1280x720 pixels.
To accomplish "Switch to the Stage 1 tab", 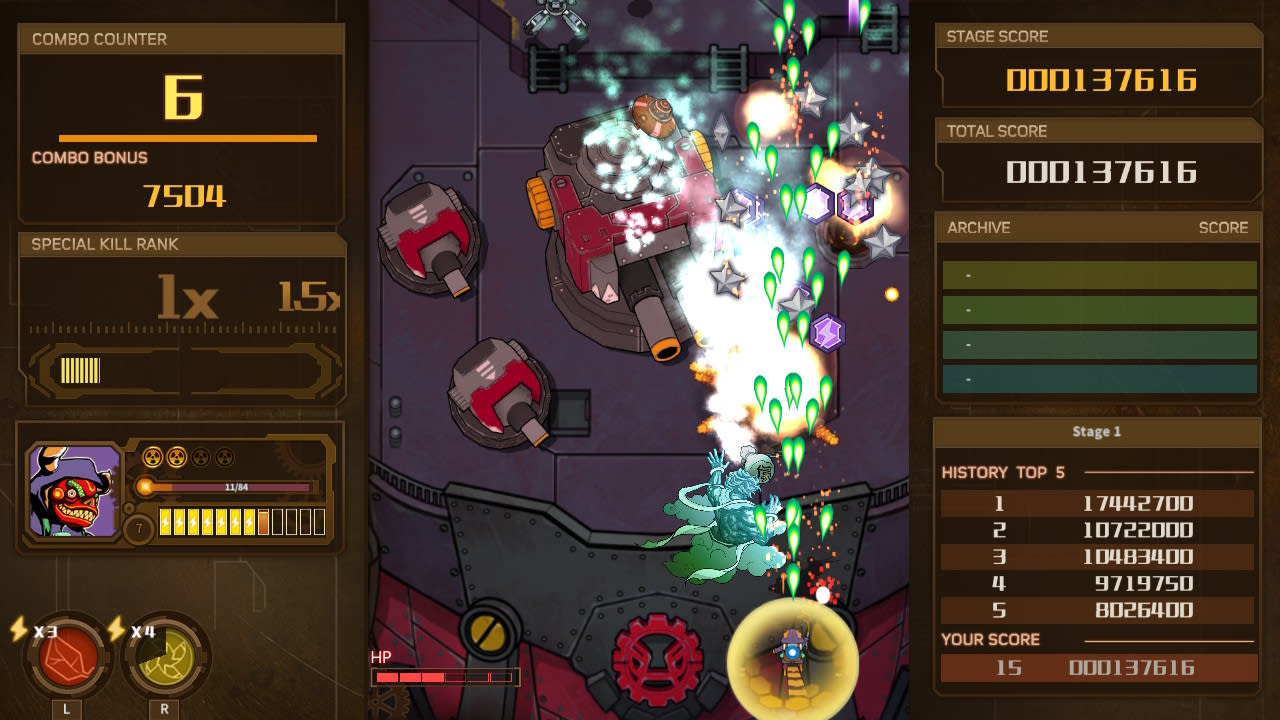I will coord(1098,431).
